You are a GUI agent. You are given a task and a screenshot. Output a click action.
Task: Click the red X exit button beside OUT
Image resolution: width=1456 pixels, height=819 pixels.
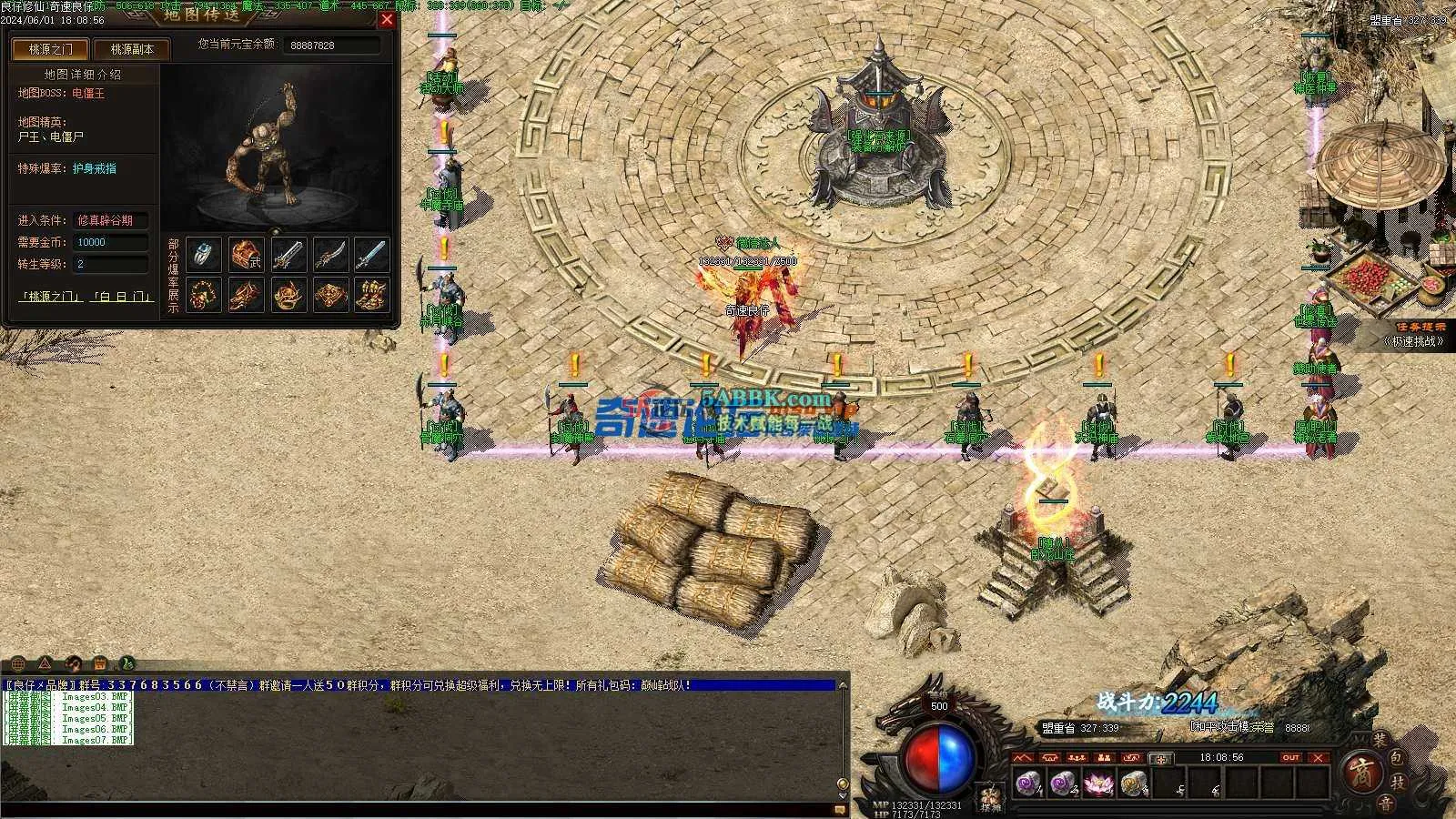1319,757
